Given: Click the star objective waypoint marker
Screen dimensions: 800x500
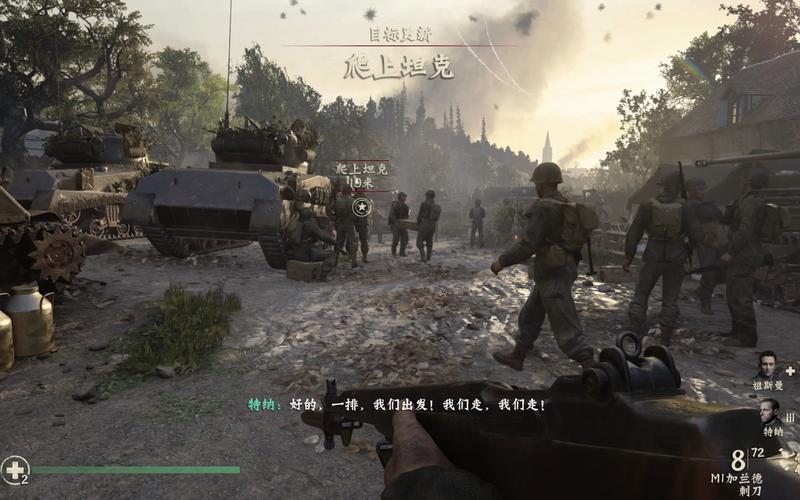Looking at the screenshot, I should [364, 207].
